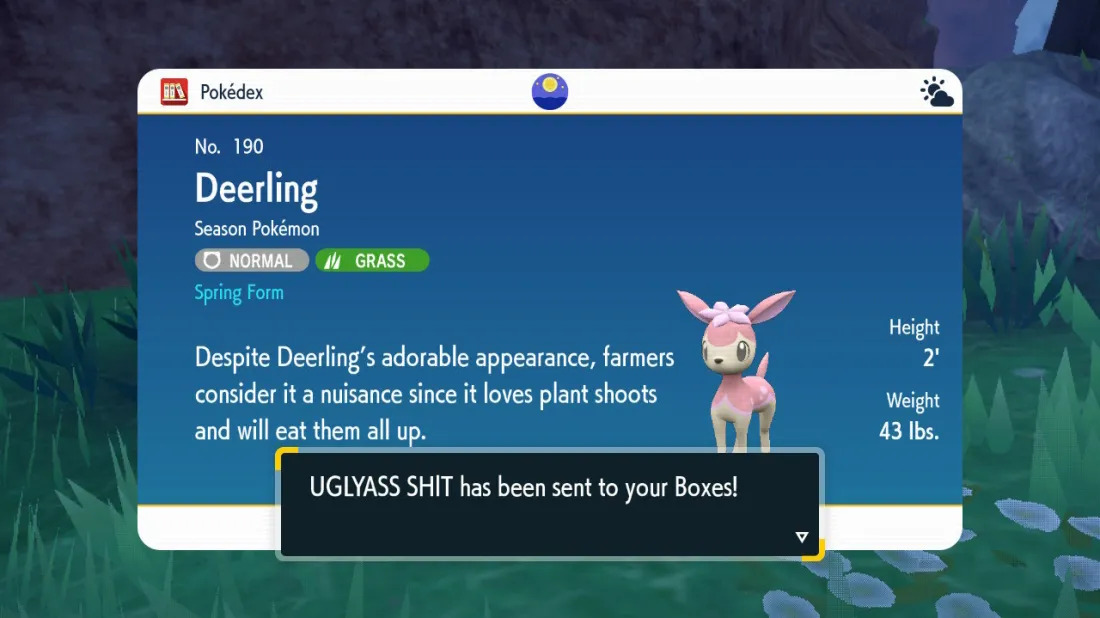Advance the dialogue with the arrow indicator
The width and height of the screenshot is (1100, 618).
pyautogui.click(x=801, y=538)
